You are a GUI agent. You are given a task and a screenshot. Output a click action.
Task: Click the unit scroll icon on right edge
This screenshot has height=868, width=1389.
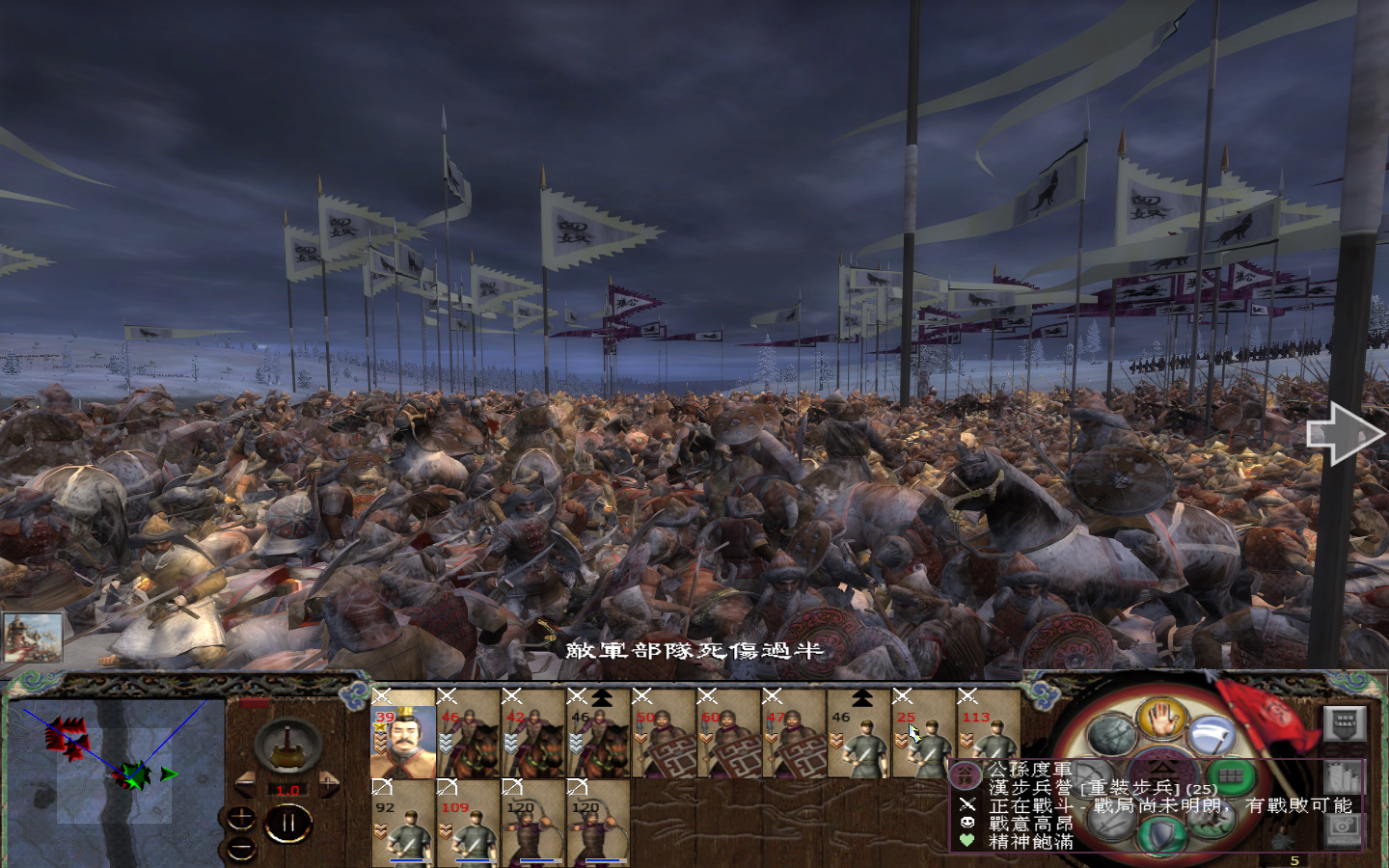coord(1344,778)
